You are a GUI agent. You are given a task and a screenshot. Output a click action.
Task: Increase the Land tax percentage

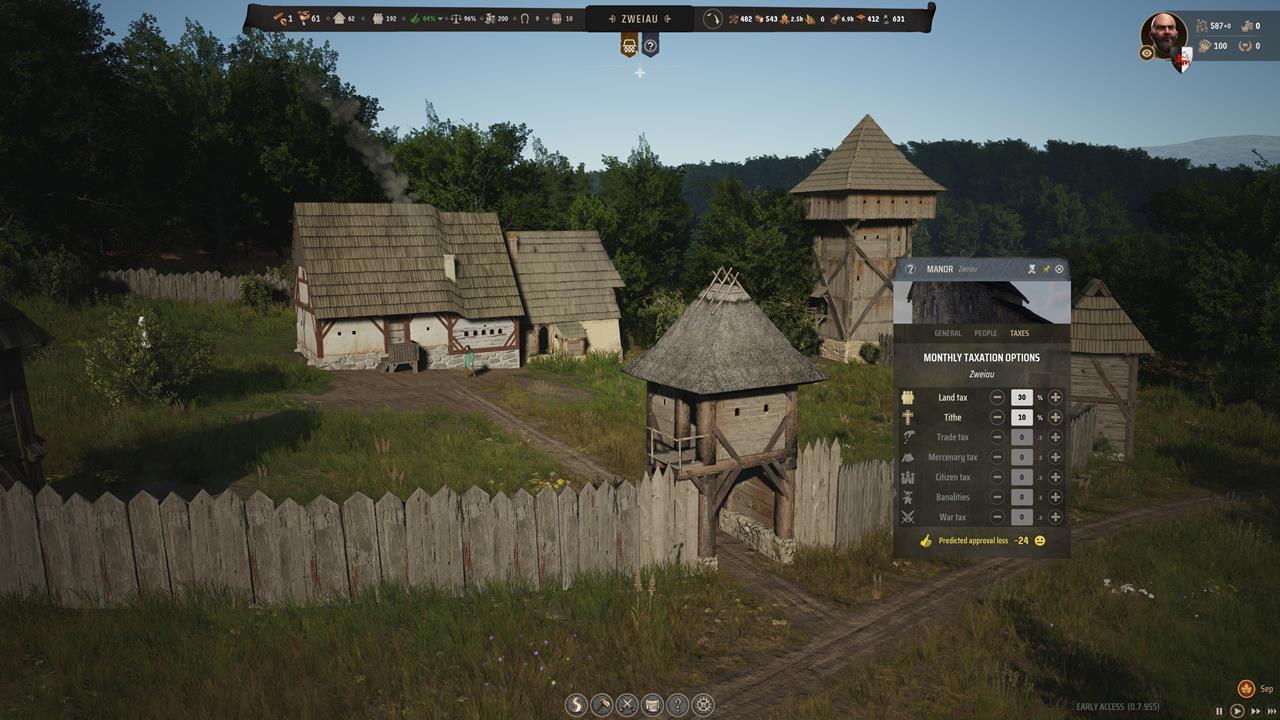[1055, 397]
